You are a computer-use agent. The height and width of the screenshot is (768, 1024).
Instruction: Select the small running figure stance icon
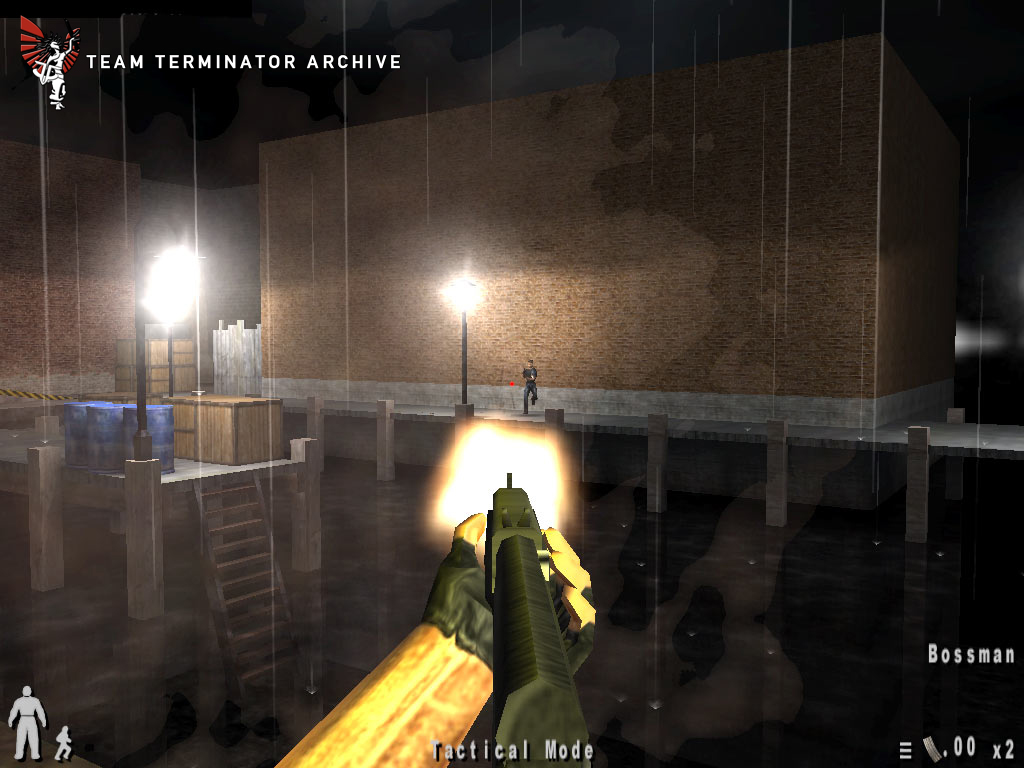click(63, 741)
